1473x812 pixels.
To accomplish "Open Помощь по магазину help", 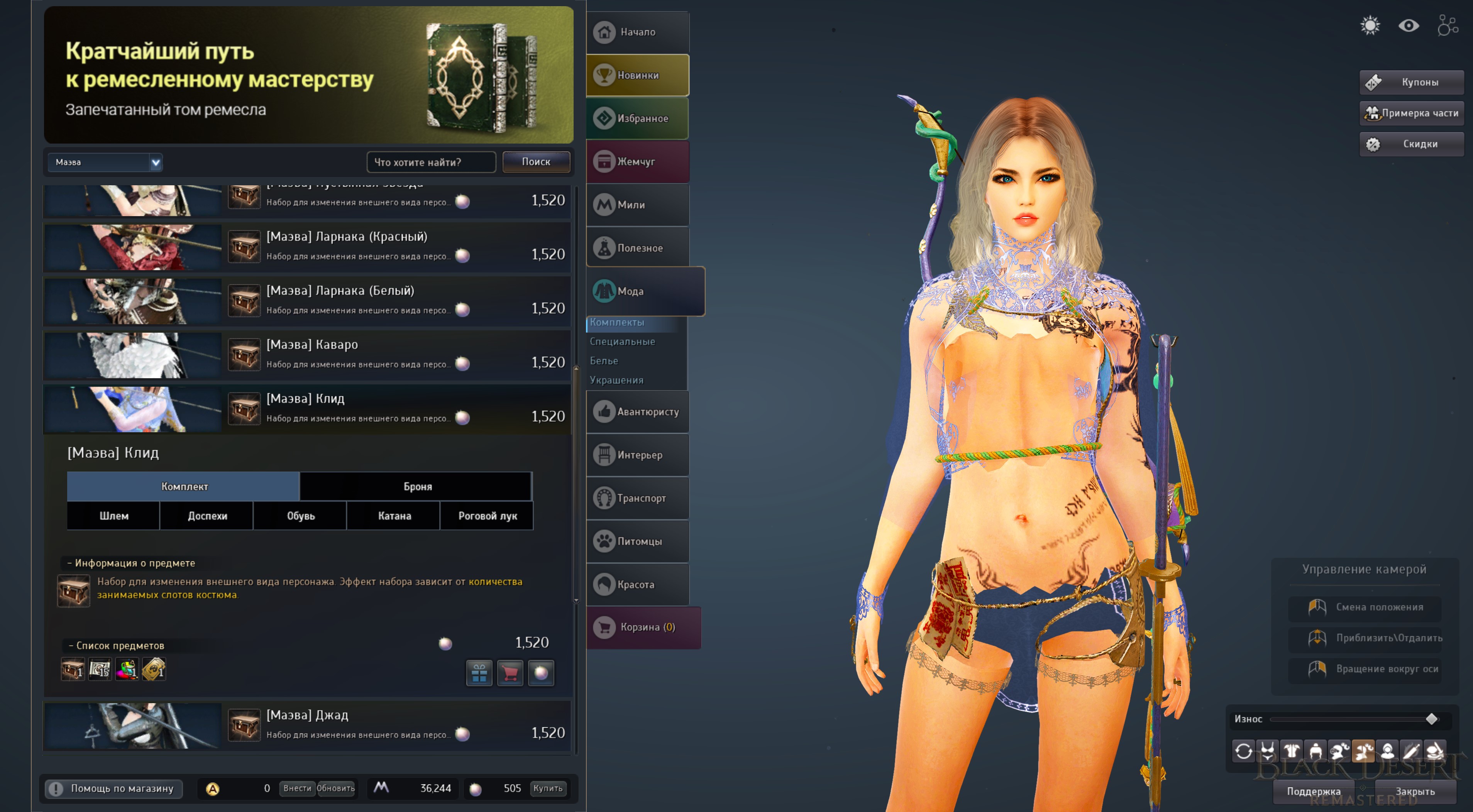I will tap(114, 788).
